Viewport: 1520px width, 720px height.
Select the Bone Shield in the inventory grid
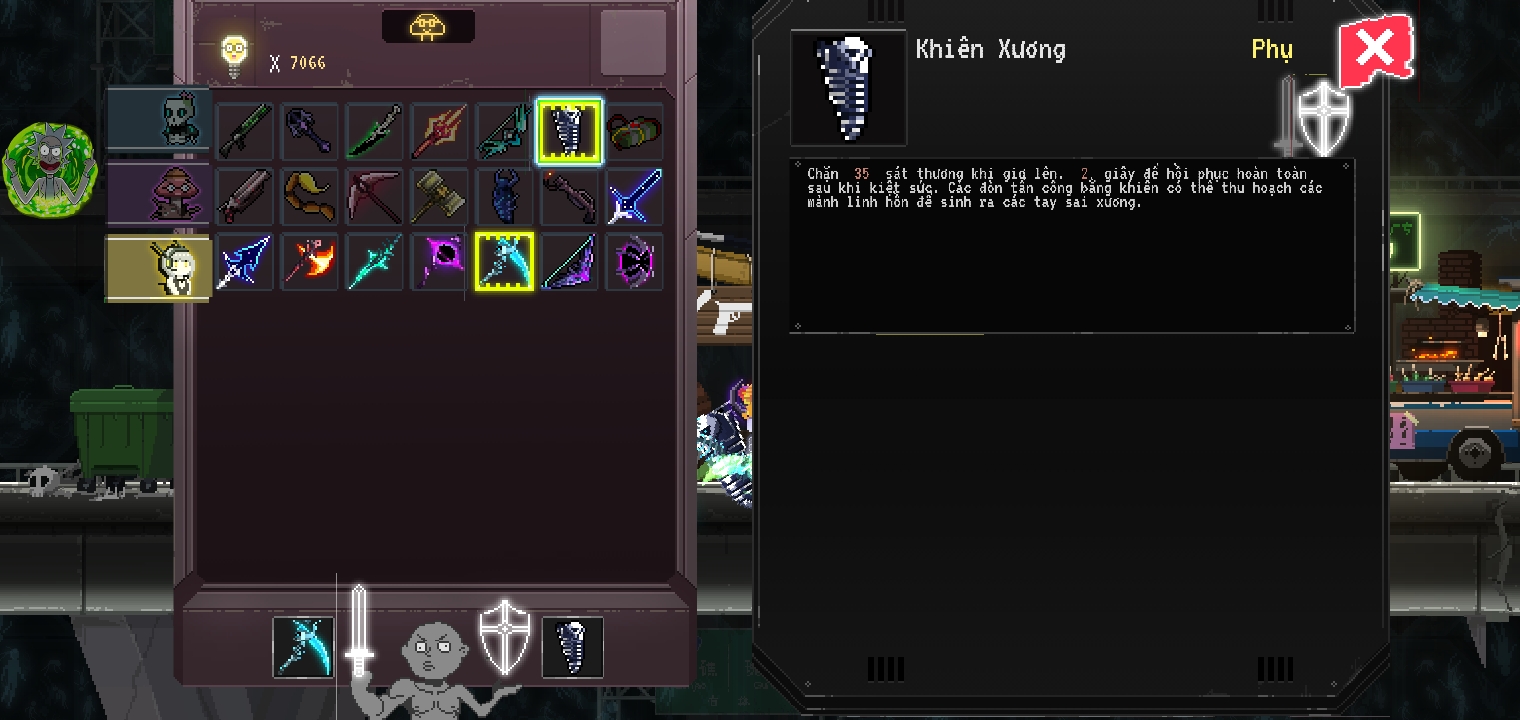[x=569, y=131]
